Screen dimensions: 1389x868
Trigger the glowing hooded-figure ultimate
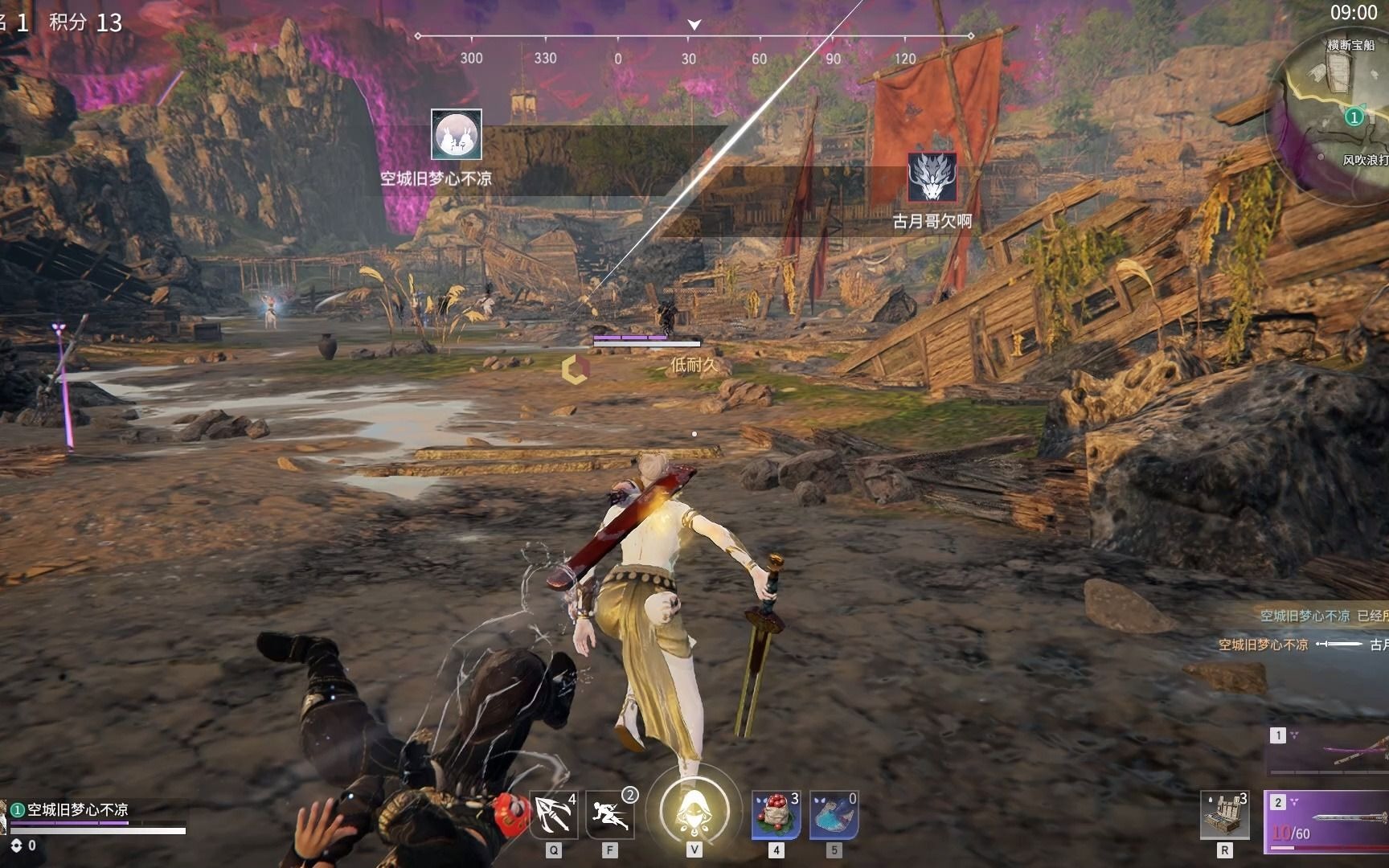tap(694, 809)
